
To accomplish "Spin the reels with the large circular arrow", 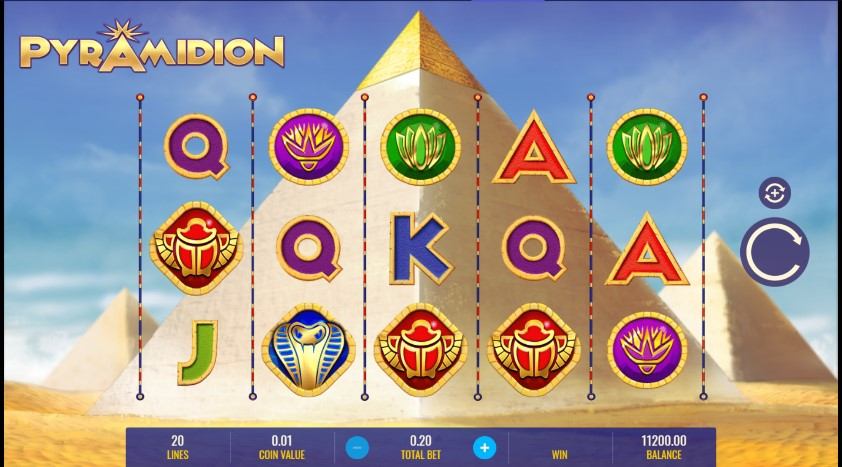I will (774, 250).
